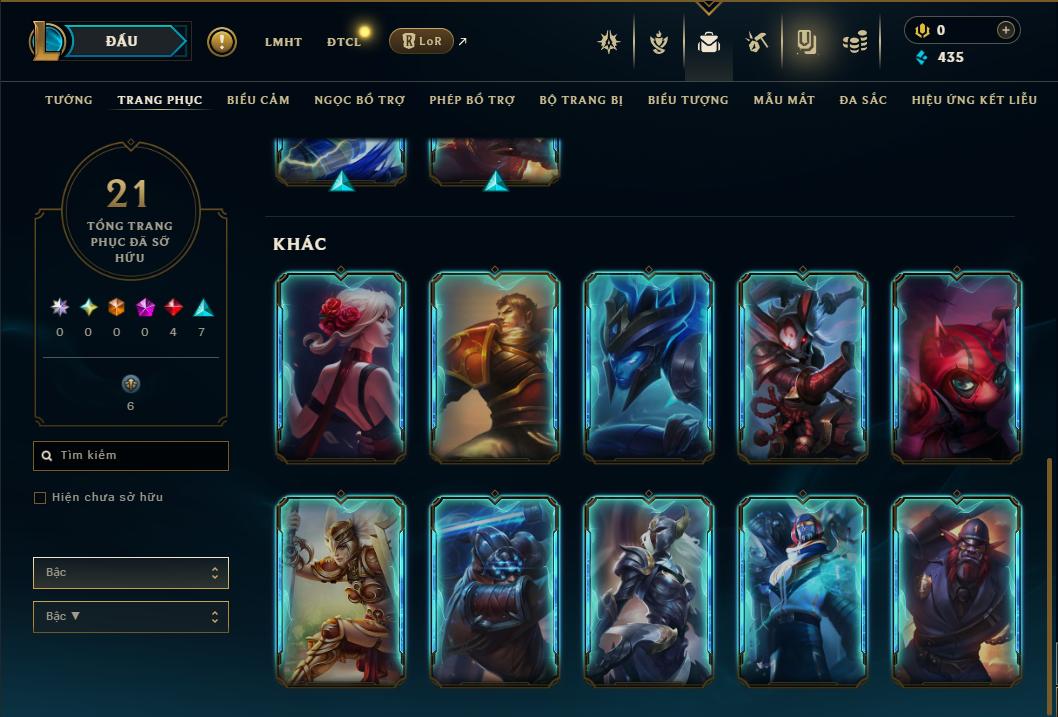
Task: Toggle the Hiện chưa sở hữu checkbox
Action: click(40, 498)
